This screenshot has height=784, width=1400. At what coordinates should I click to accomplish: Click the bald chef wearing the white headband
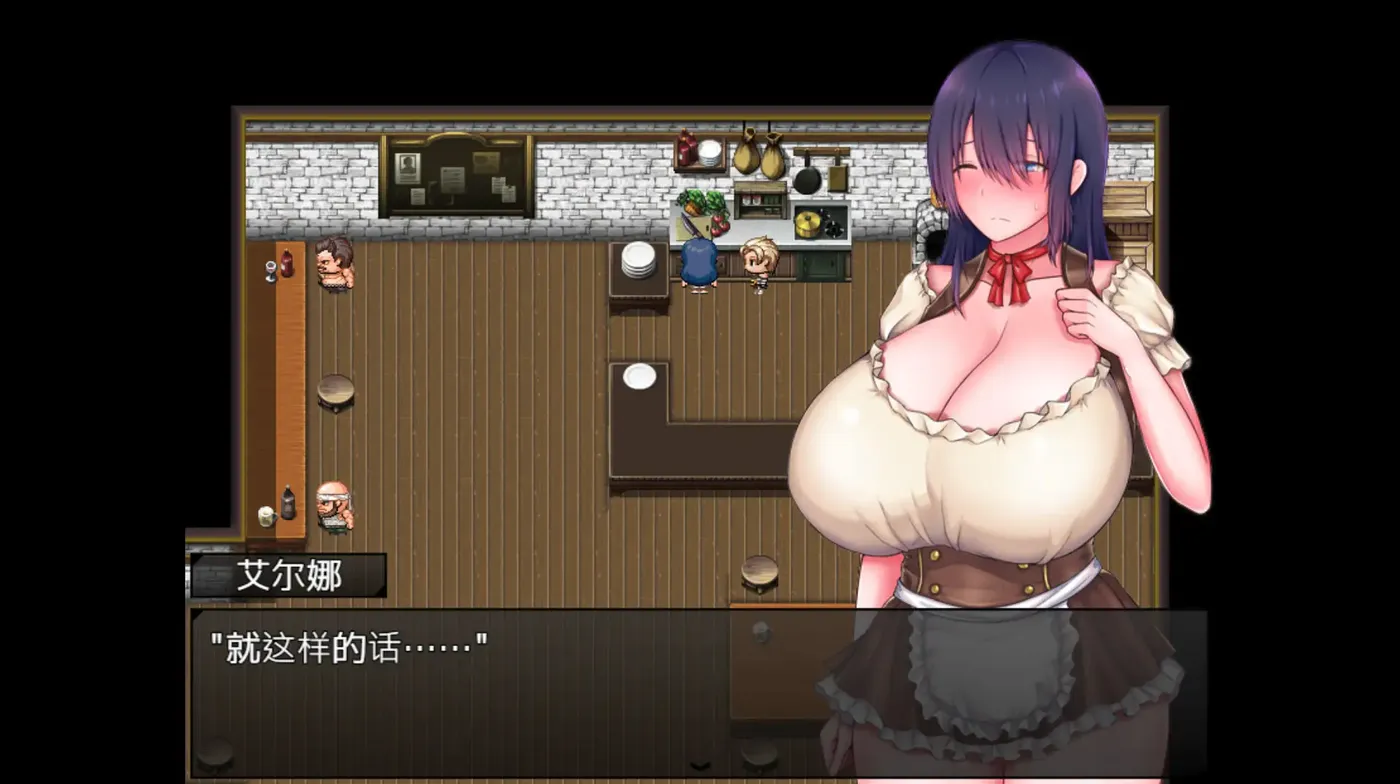(333, 504)
